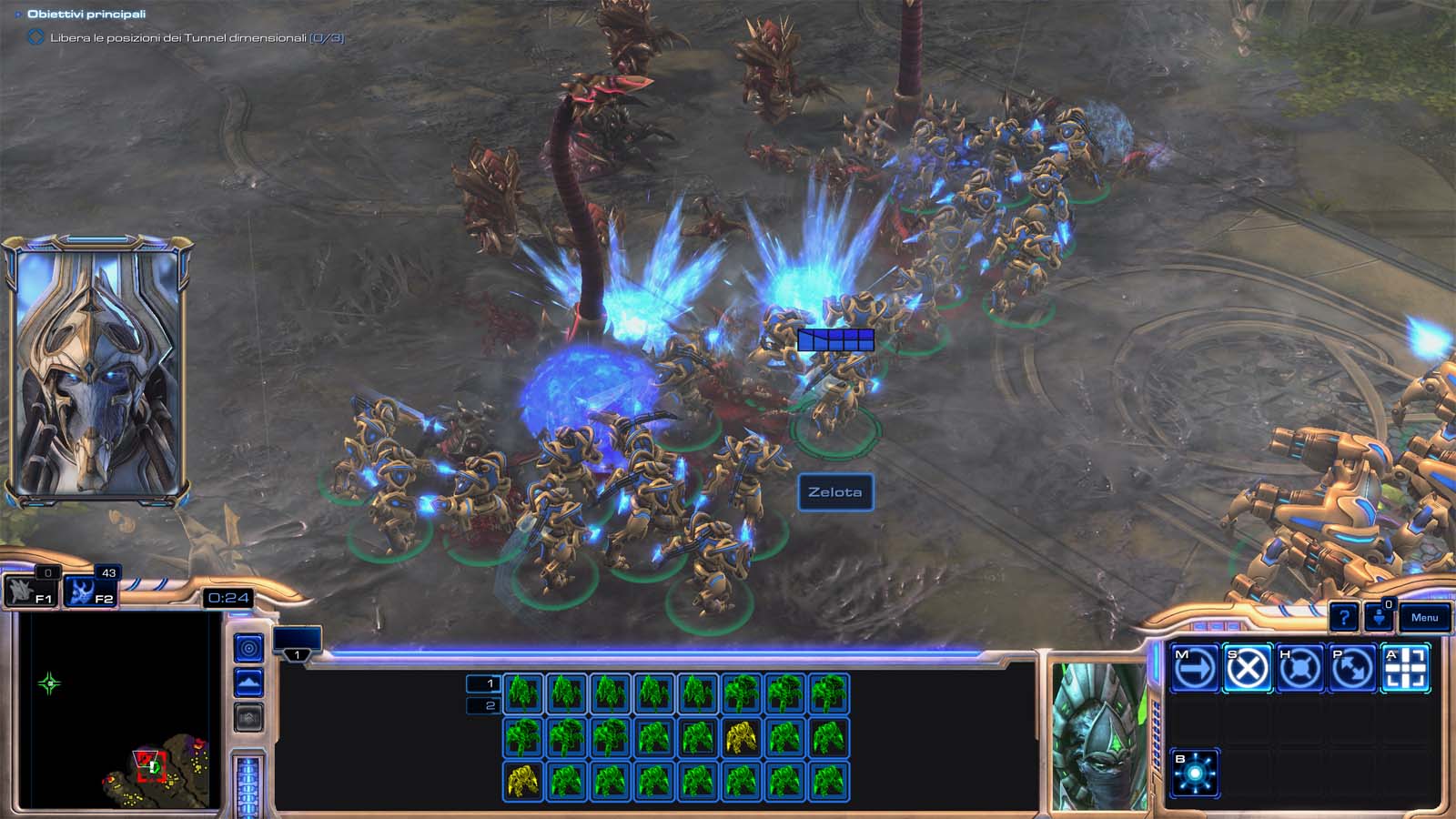Click the minimap to move the camera
This screenshot has height=819, width=1456.
(118, 710)
